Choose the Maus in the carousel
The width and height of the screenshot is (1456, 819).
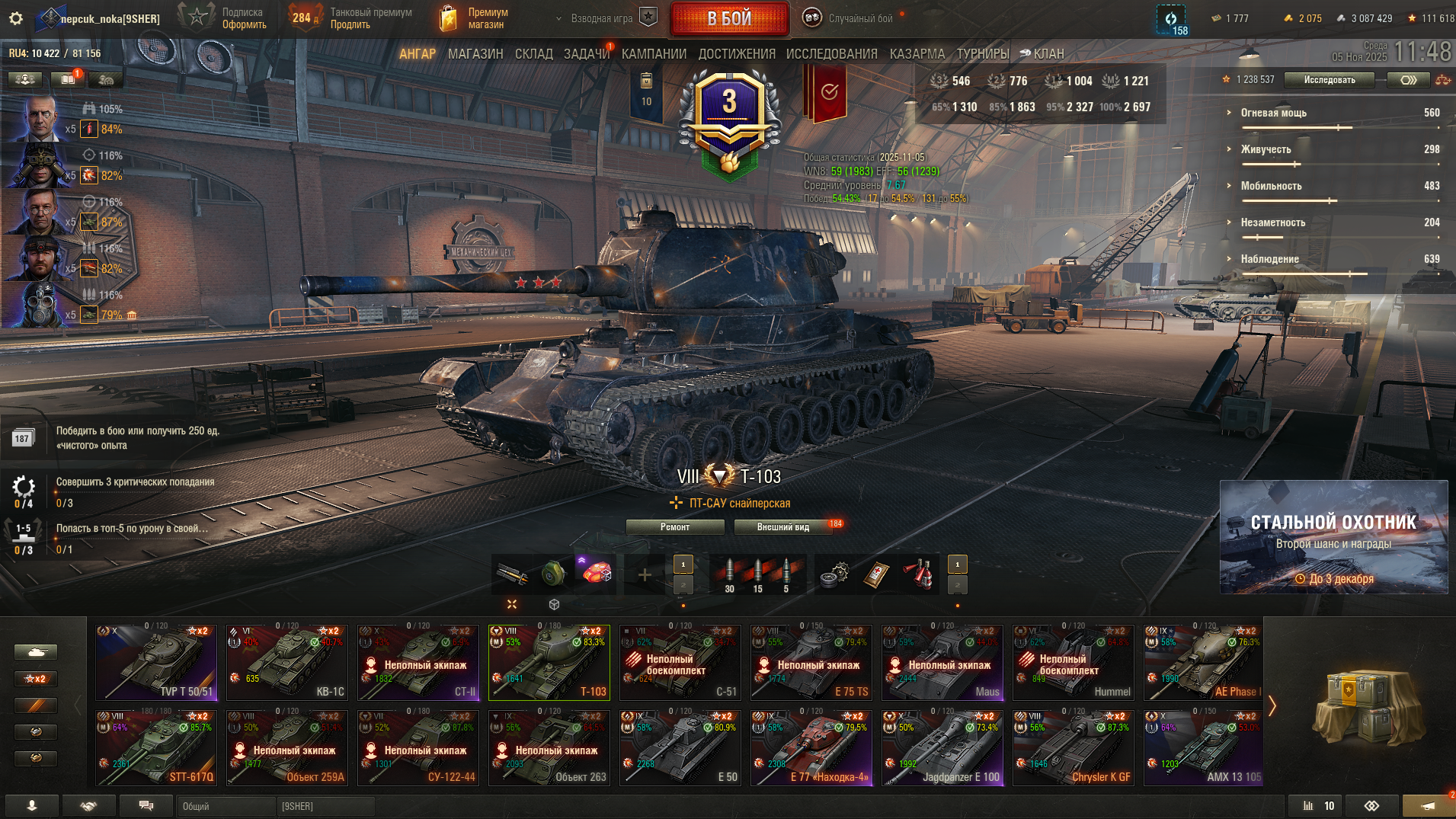point(942,662)
